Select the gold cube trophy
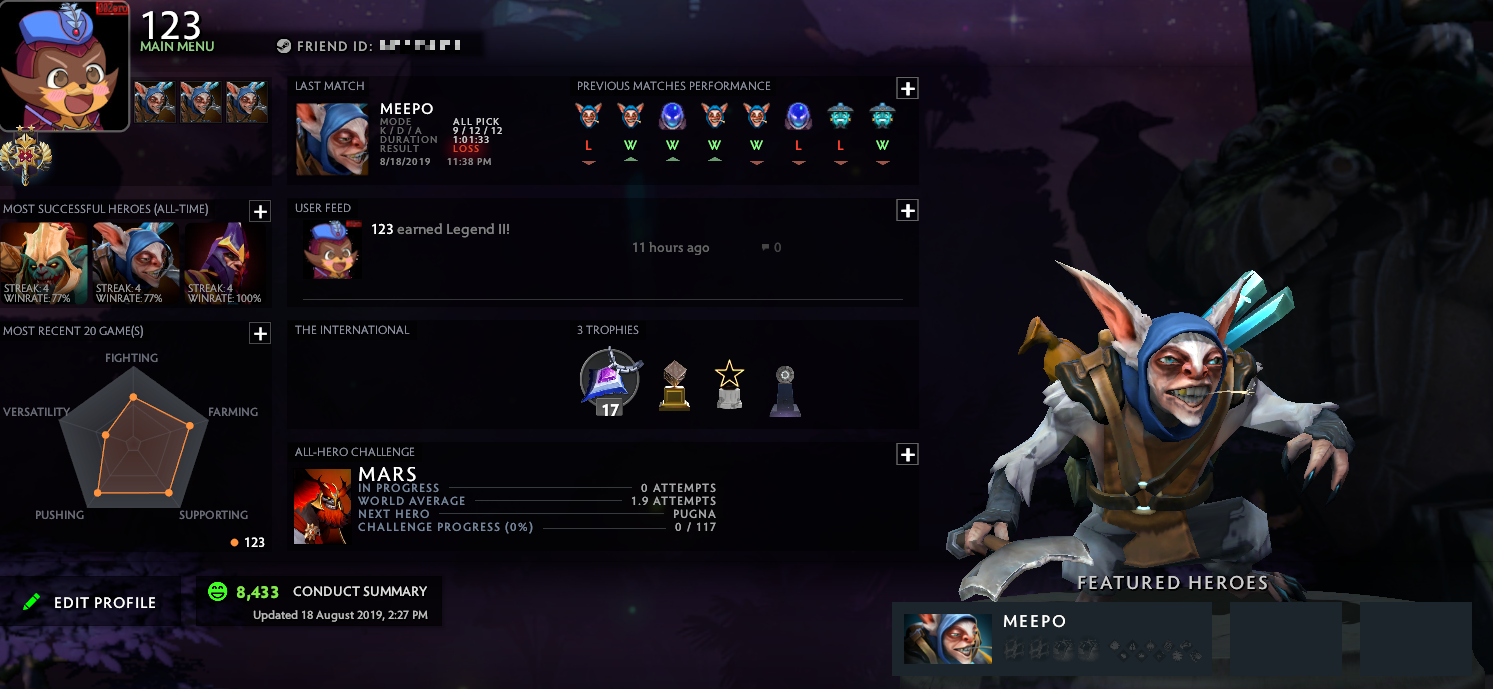 [674, 385]
